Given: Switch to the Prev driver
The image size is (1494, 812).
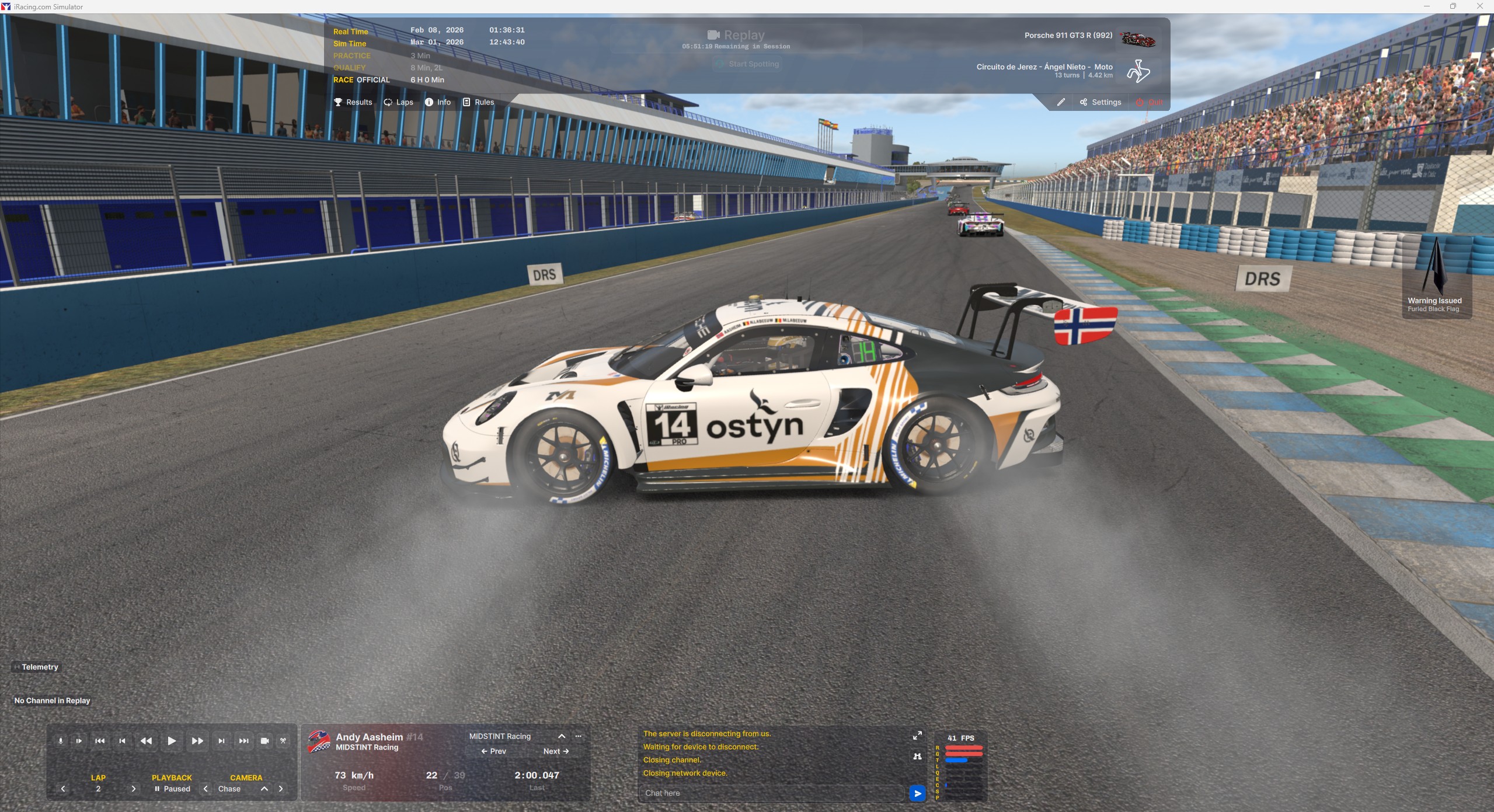Looking at the screenshot, I should [493, 751].
